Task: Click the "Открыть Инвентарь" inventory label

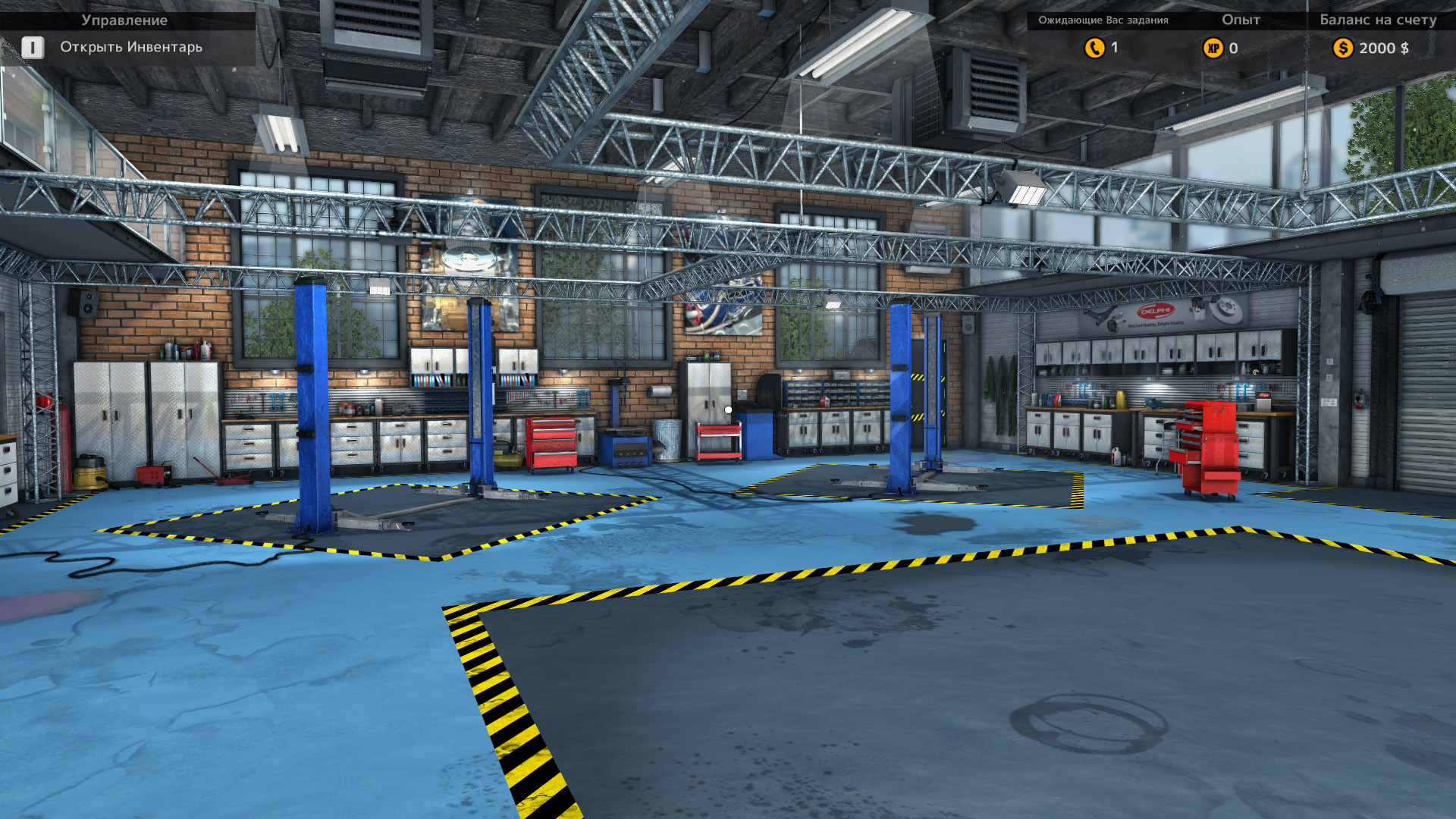Action: pyautogui.click(x=131, y=47)
